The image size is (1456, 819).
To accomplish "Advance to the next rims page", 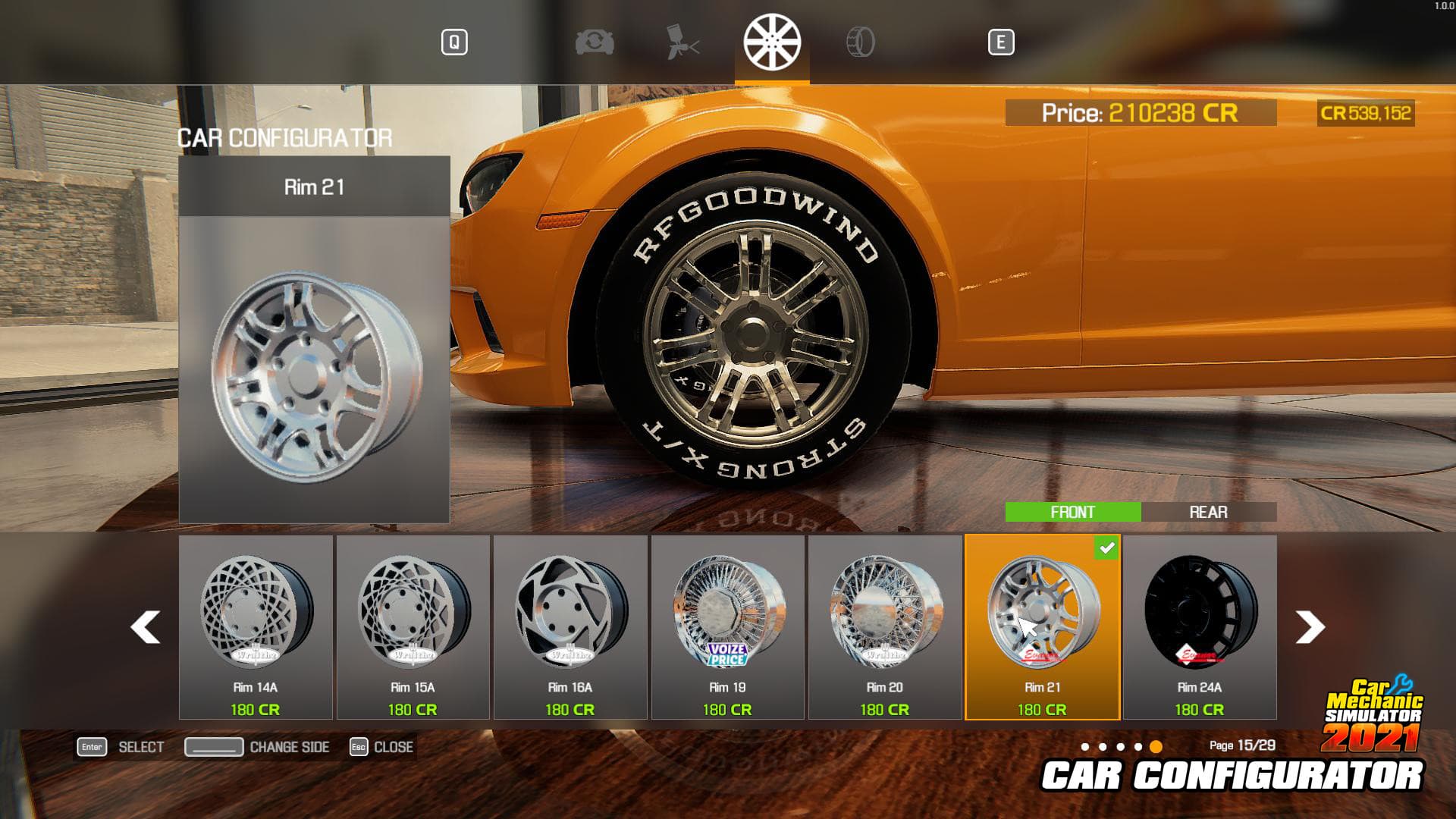I will click(1310, 627).
